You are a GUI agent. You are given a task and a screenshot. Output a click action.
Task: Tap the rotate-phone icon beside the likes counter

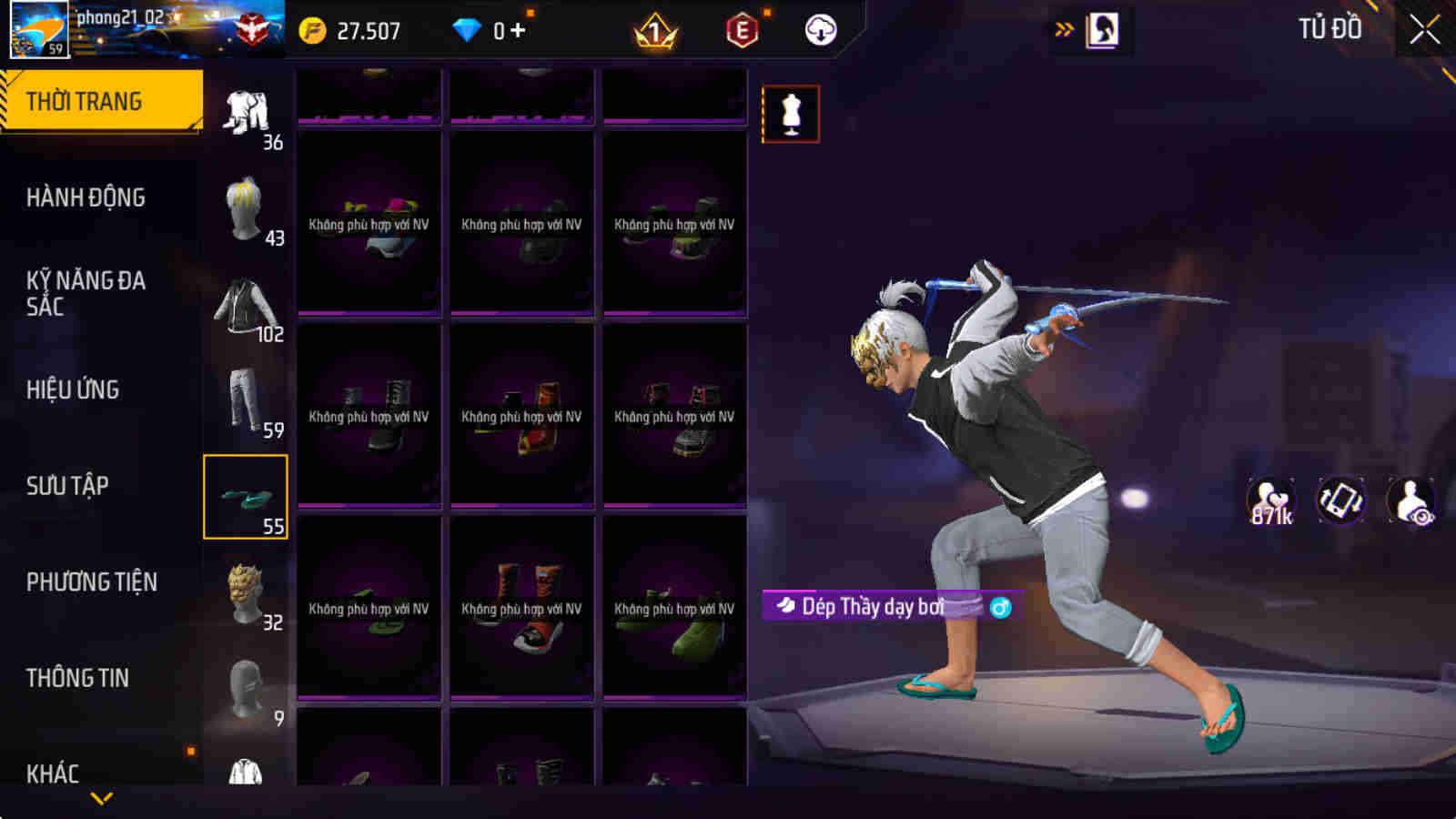pyautogui.click(x=1340, y=499)
